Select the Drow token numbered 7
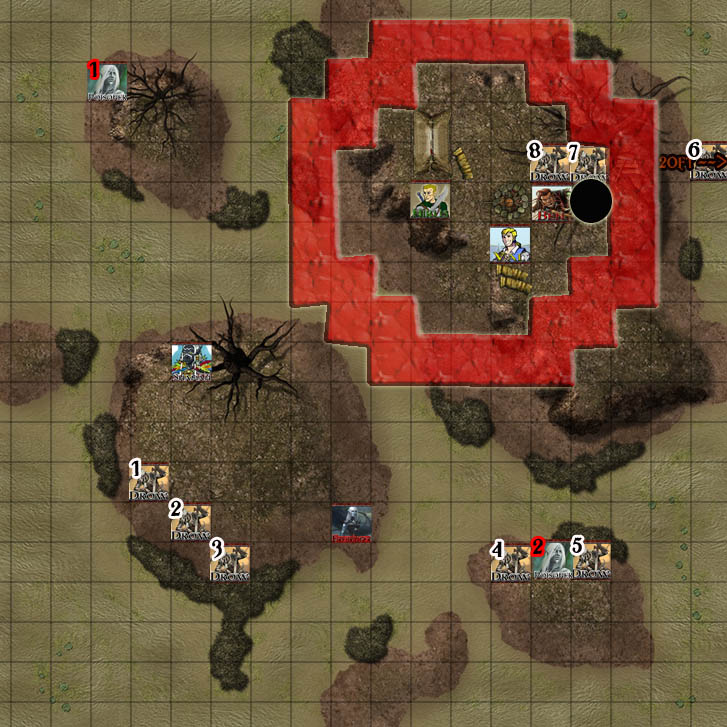Screen dimensions: 727x727 click(588, 163)
